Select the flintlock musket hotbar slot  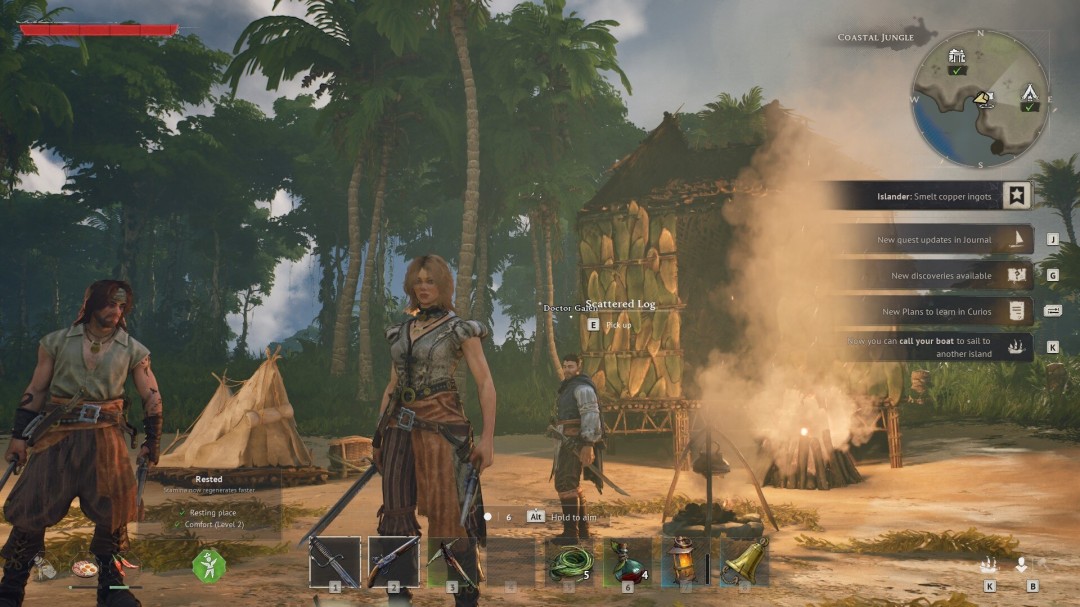(393, 561)
